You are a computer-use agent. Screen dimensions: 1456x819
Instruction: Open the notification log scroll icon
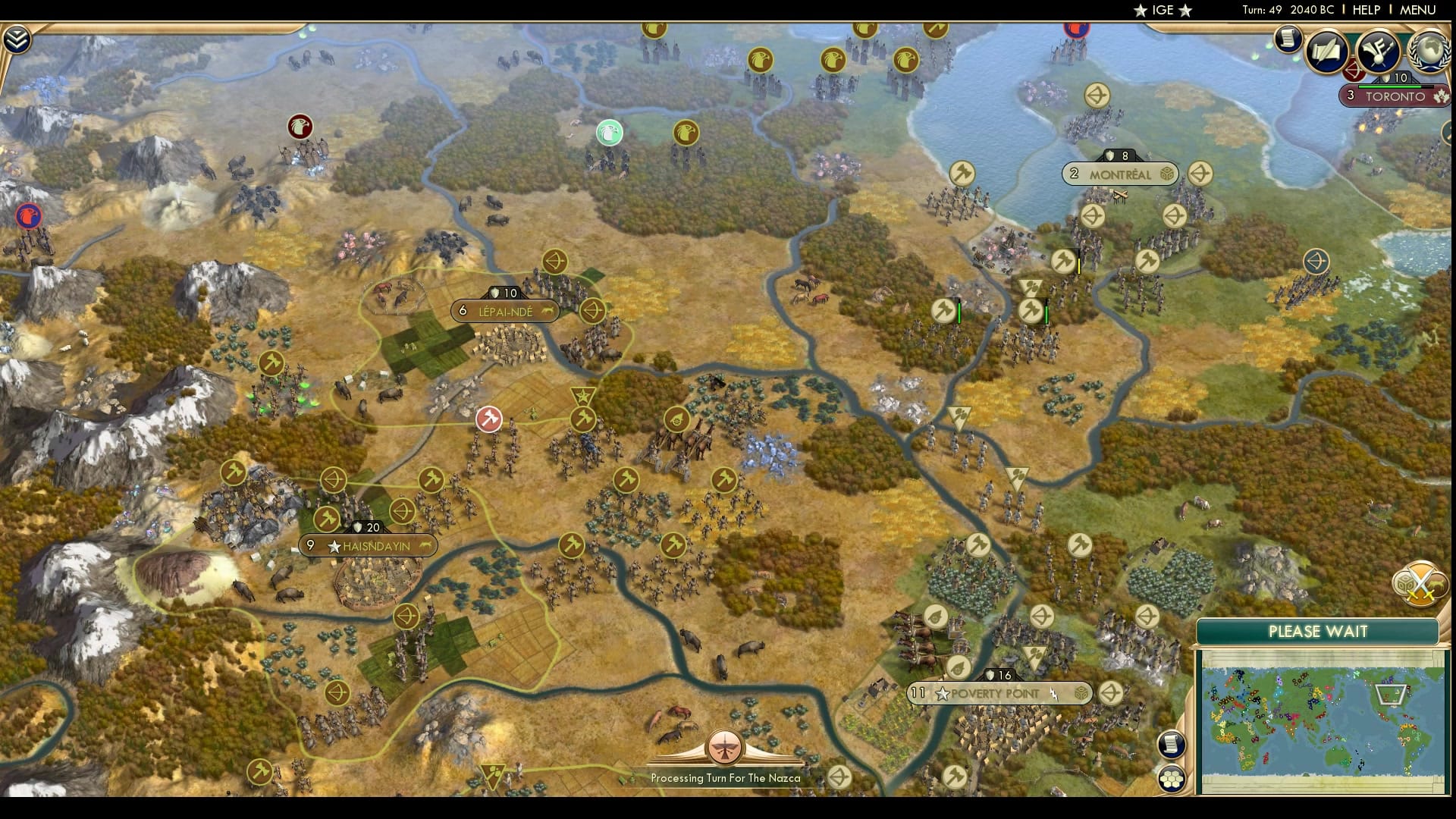pyautogui.click(x=1288, y=39)
